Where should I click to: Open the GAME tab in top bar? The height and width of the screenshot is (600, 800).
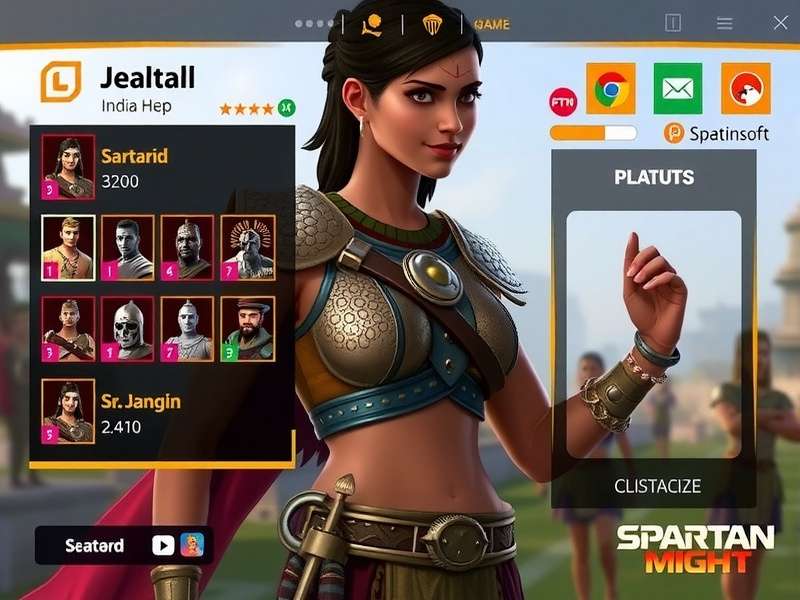[x=492, y=24]
